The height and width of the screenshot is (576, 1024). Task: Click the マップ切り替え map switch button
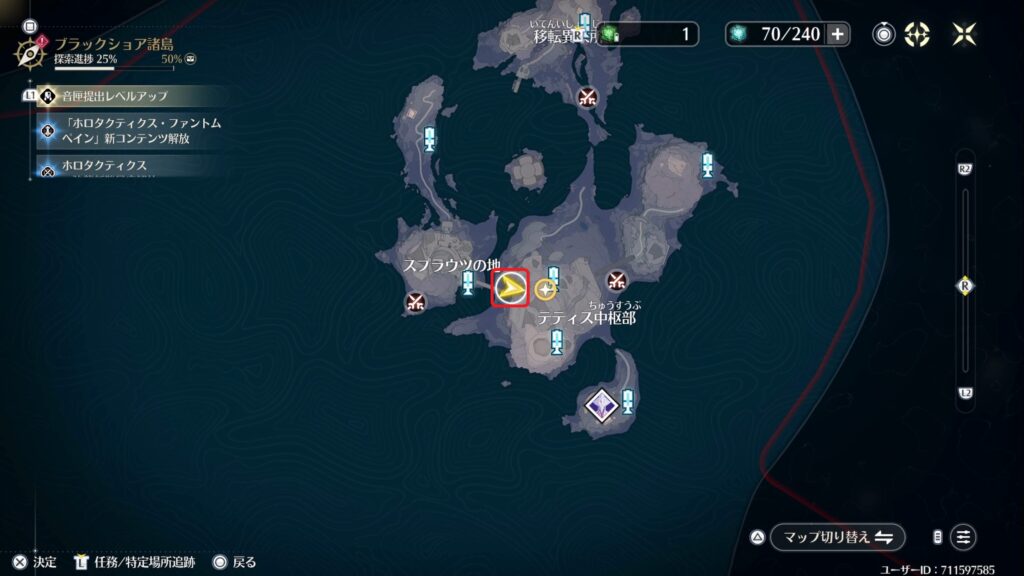click(837, 537)
